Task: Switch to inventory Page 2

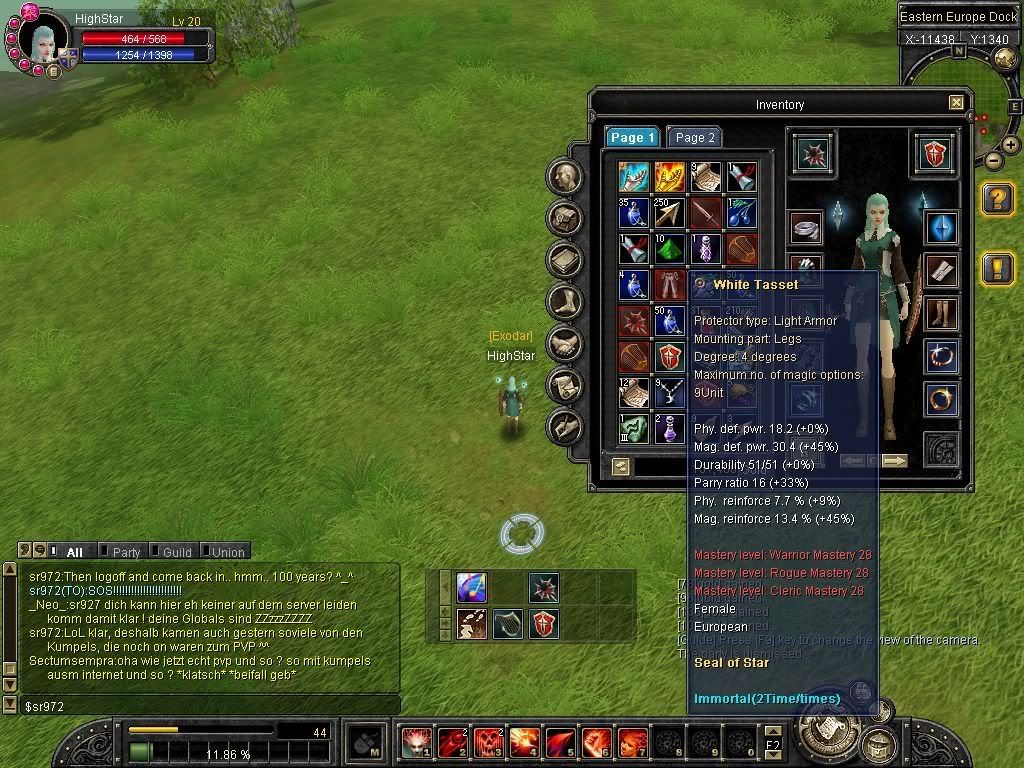Action: tap(695, 137)
